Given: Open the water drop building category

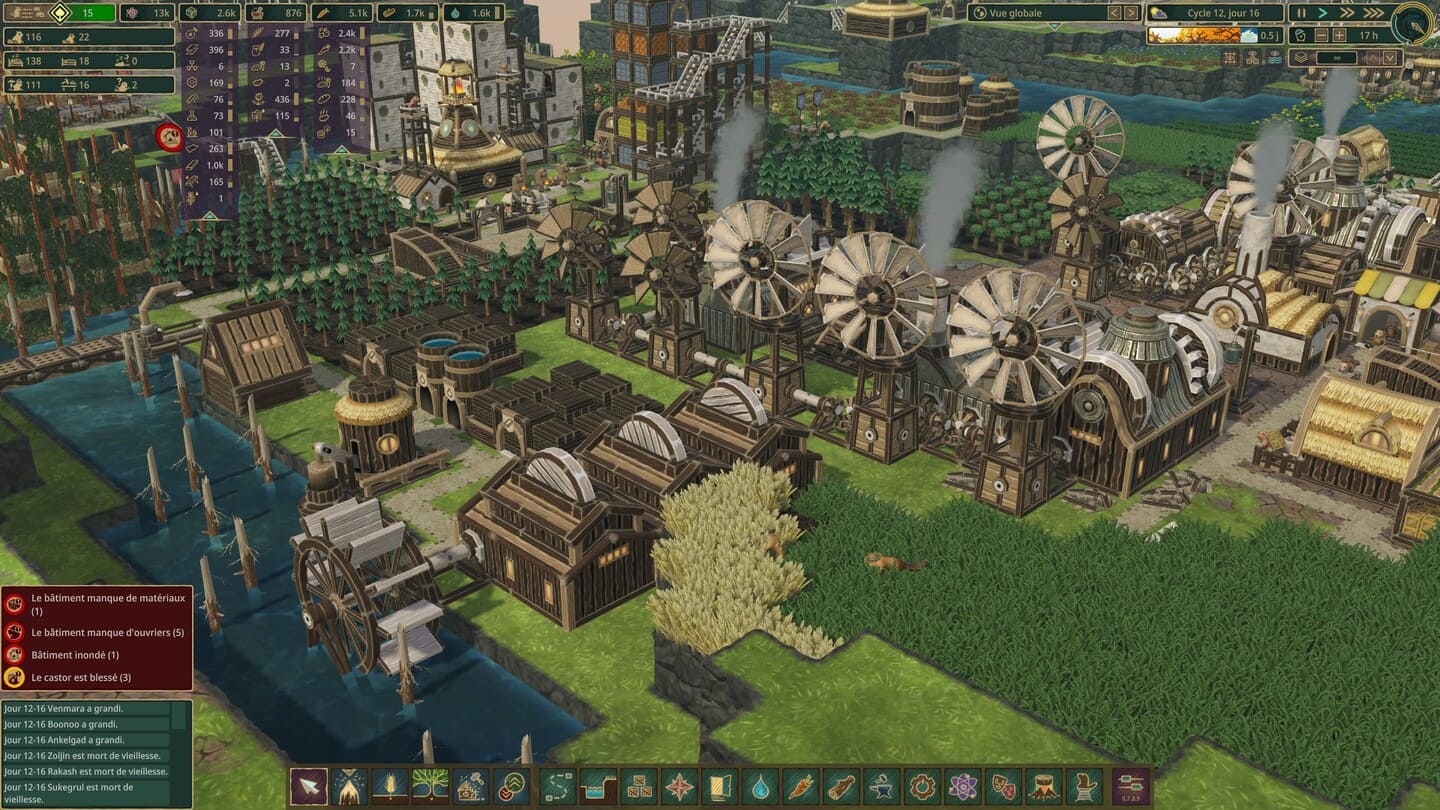Looking at the screenshot, I should [x=761, y=786].
